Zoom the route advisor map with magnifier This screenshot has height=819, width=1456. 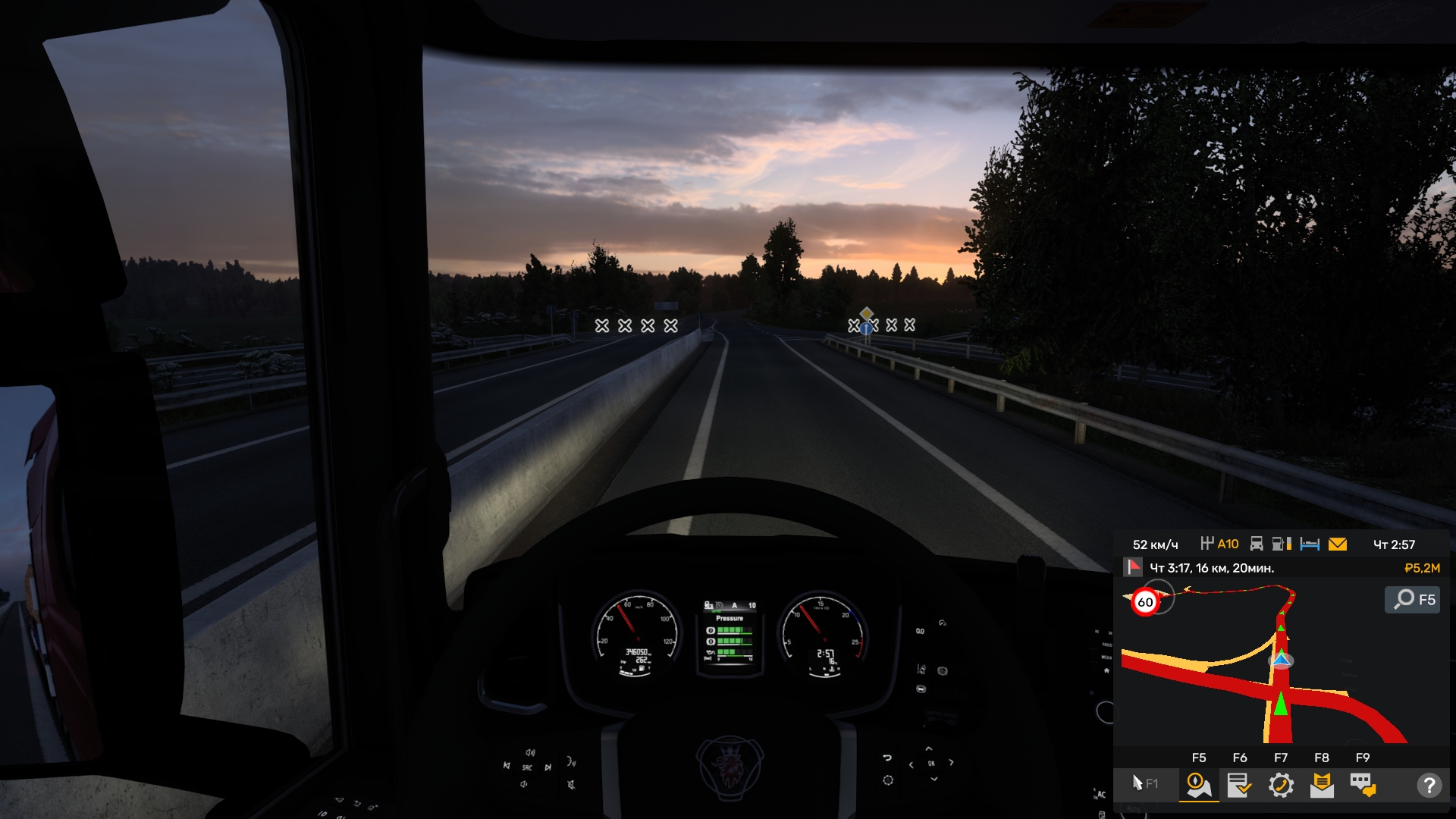coord(1413,600)
